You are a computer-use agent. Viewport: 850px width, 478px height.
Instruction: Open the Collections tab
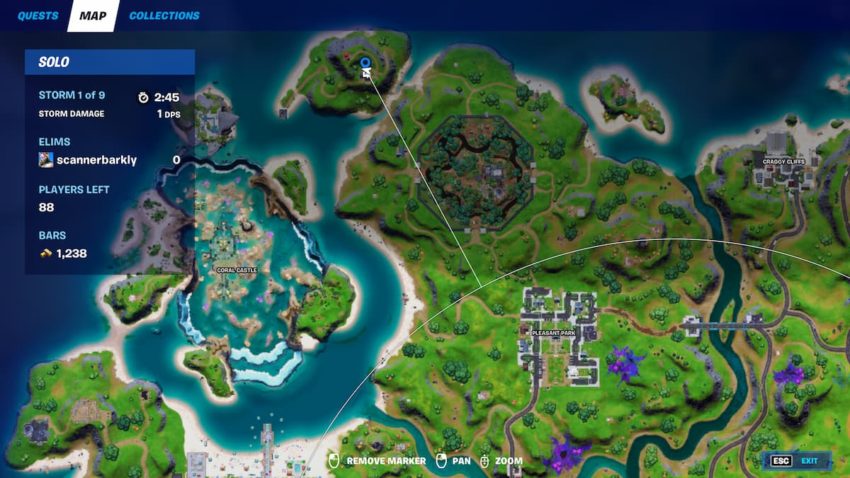point(164,16)
